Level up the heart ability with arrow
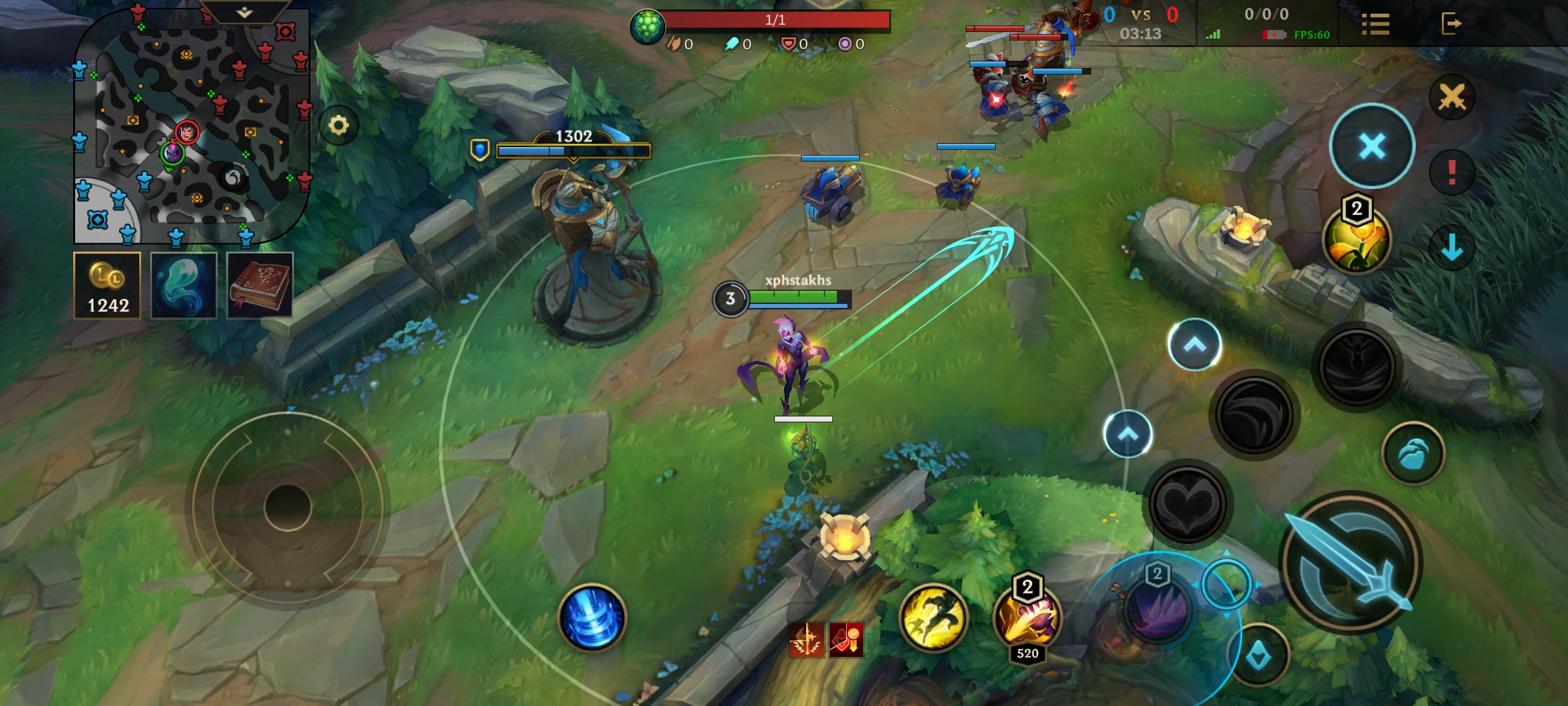 click(x=1128, y=434)
